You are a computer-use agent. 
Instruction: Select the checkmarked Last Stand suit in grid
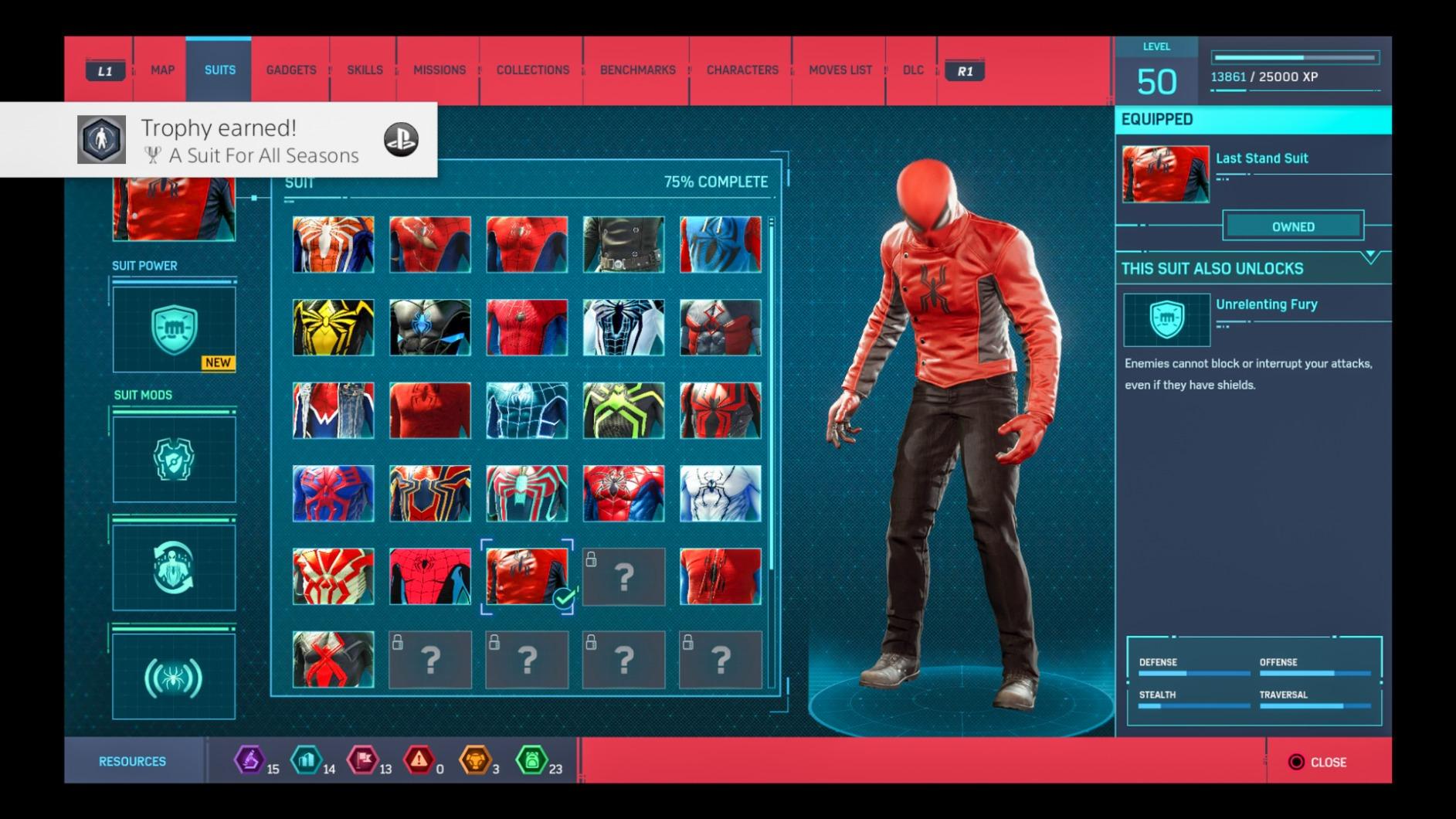click(527, 578)
